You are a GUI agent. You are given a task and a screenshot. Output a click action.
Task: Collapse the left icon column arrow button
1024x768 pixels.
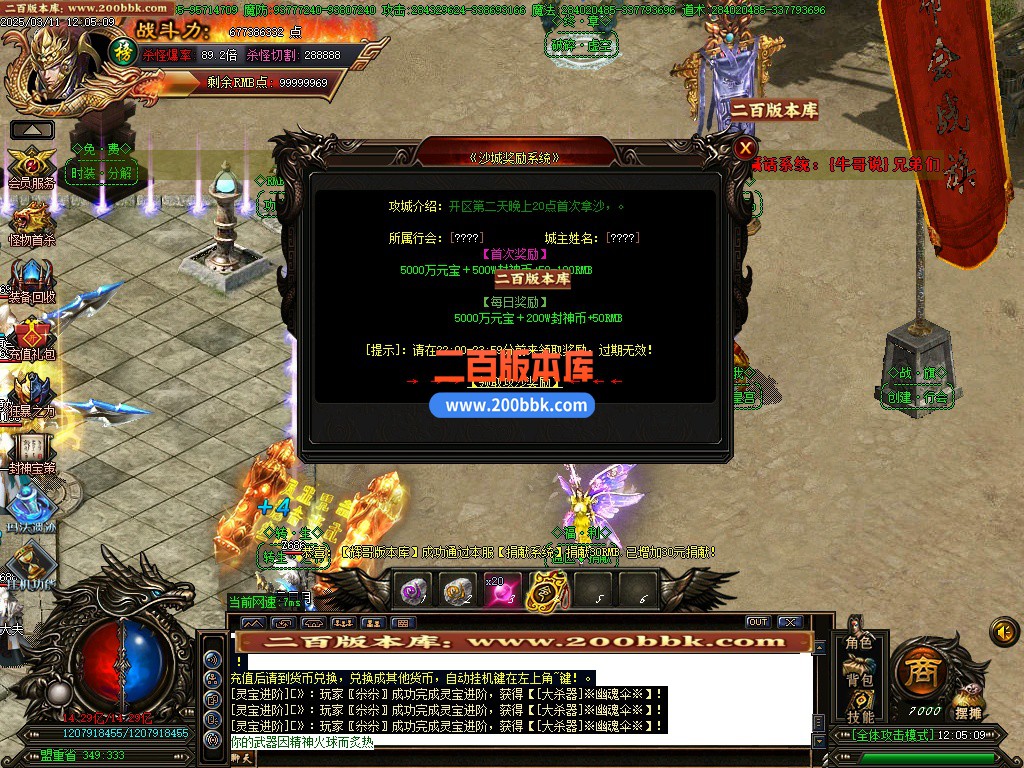click(32, 129)
